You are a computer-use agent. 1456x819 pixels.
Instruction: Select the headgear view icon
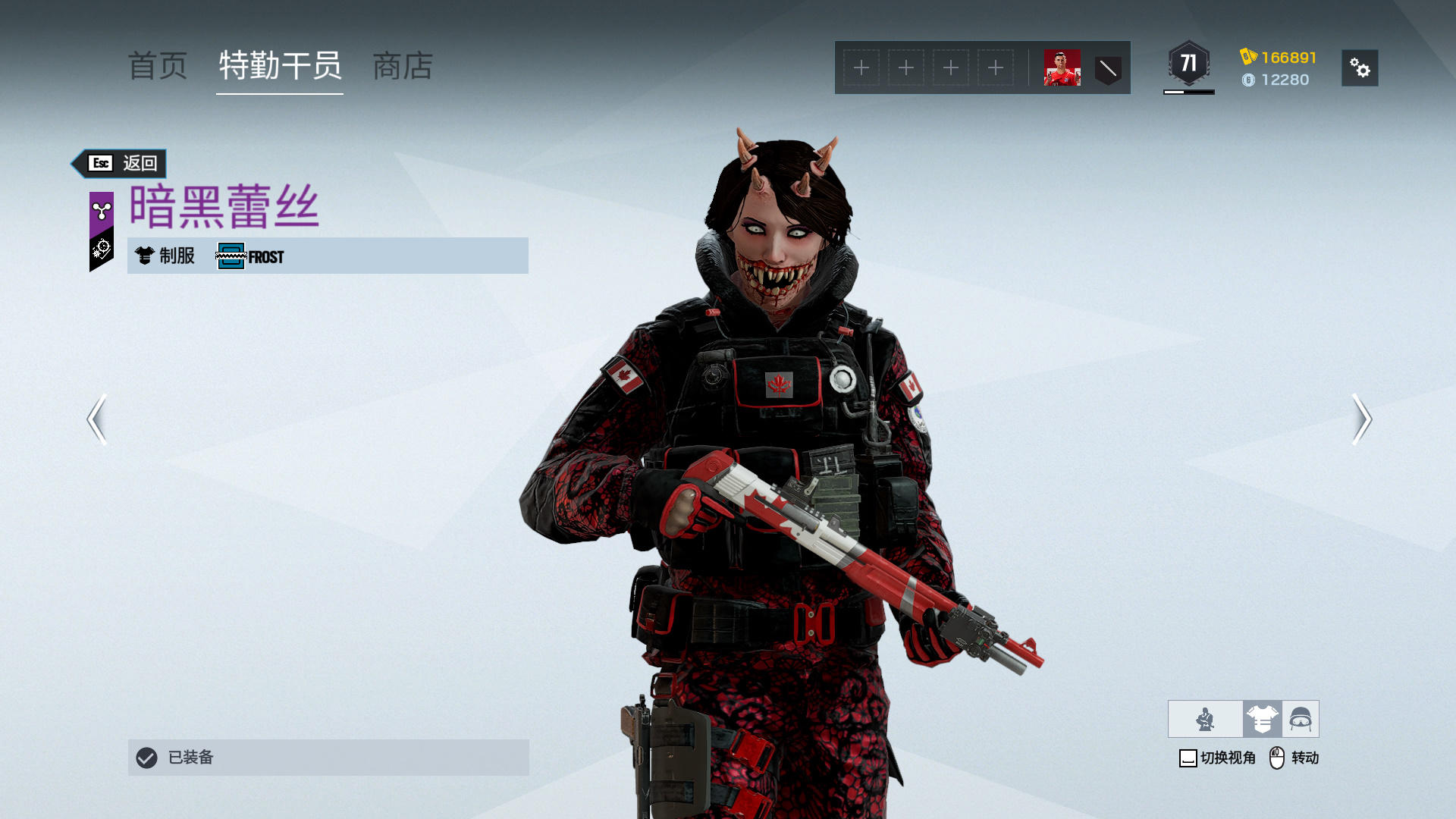click(1301, 719)
